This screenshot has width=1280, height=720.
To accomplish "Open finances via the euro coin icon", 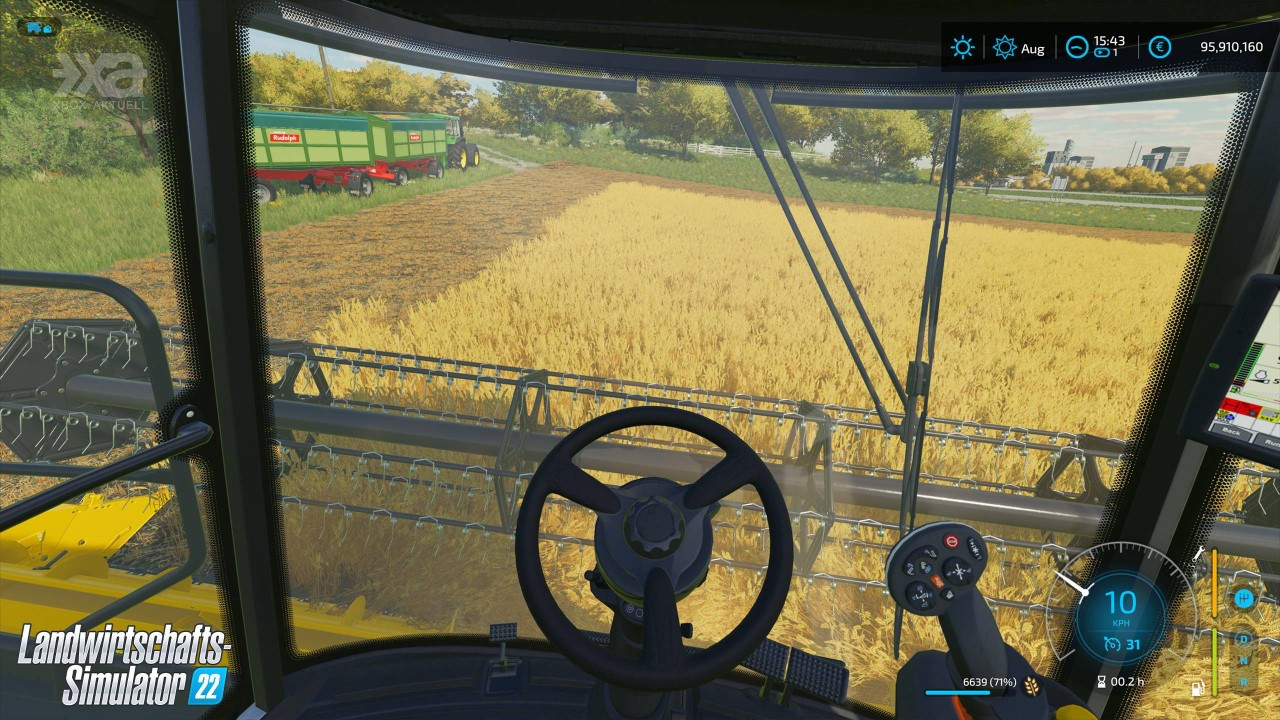I will [1159, 47].
